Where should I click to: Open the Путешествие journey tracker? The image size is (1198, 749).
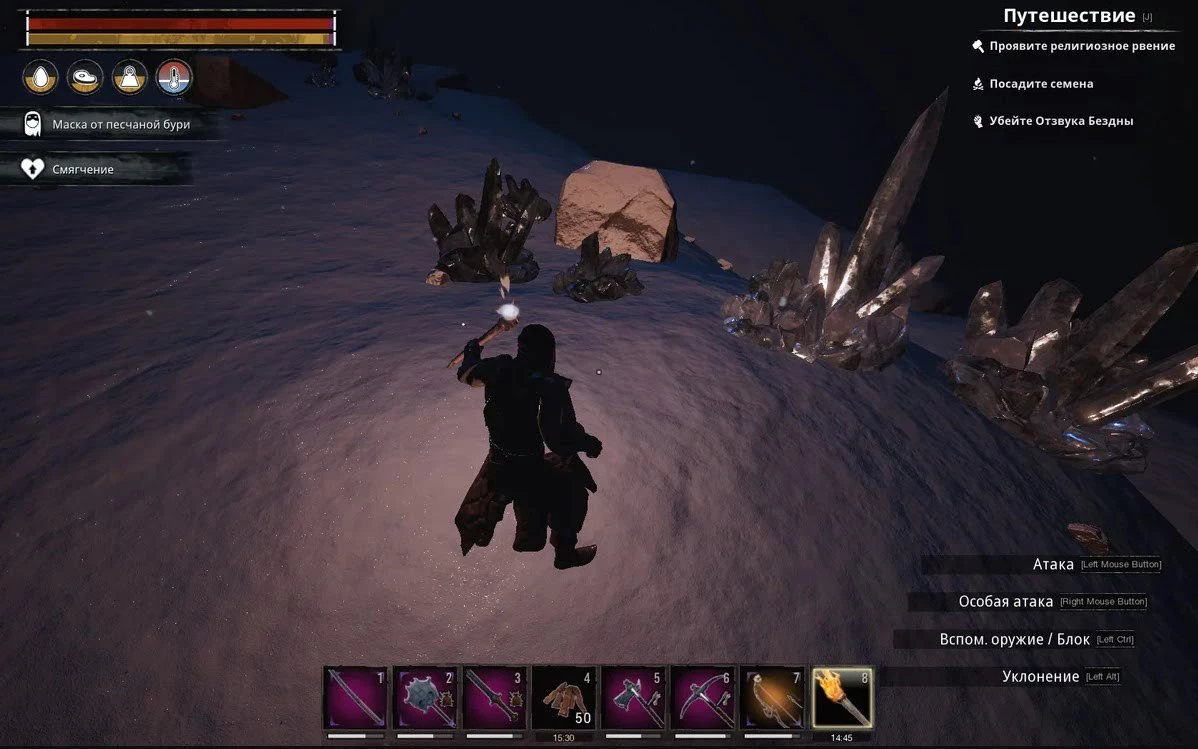pyautogui.click(x=1068, y=16)
